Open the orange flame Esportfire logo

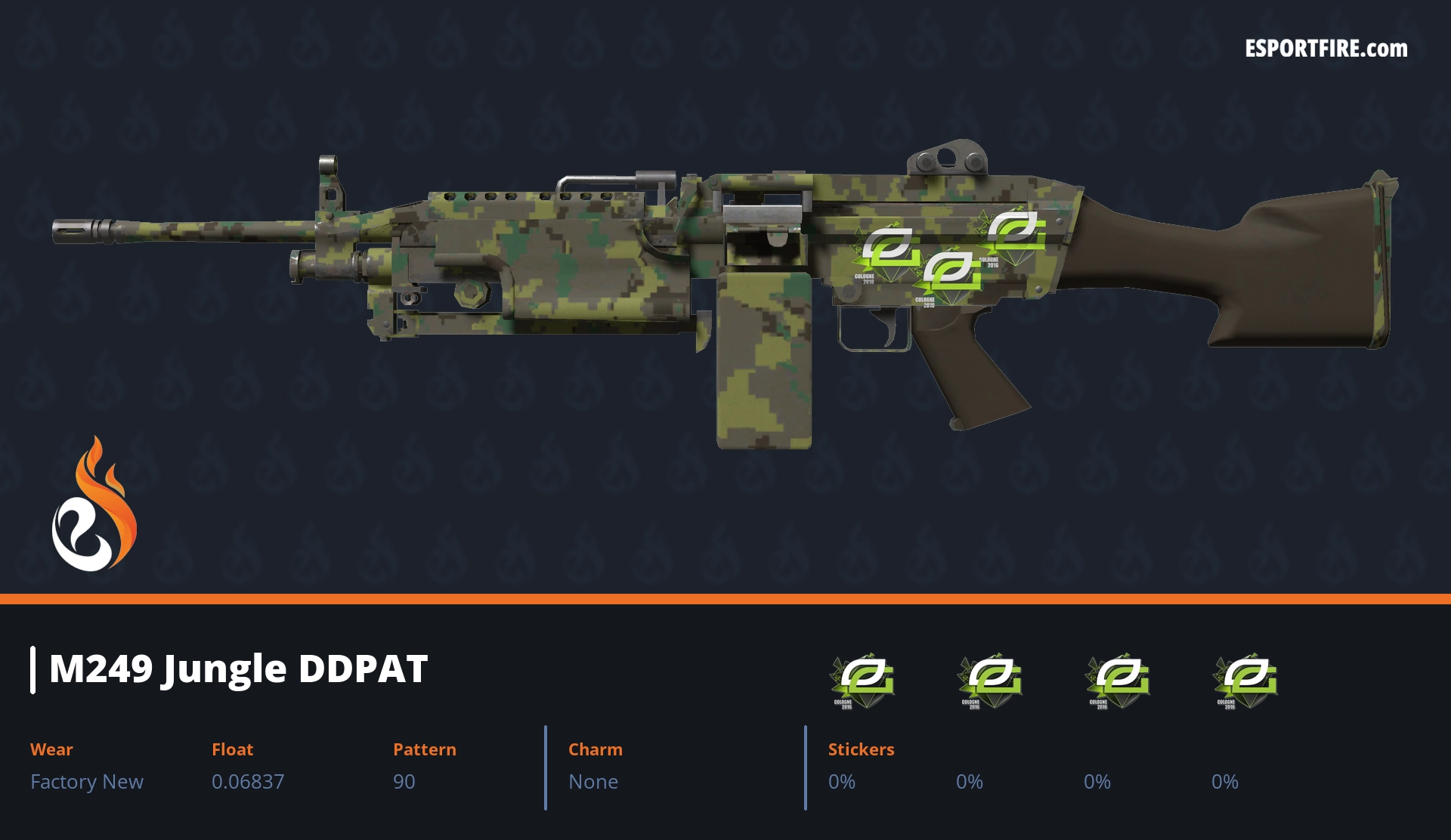coord(94,505)
